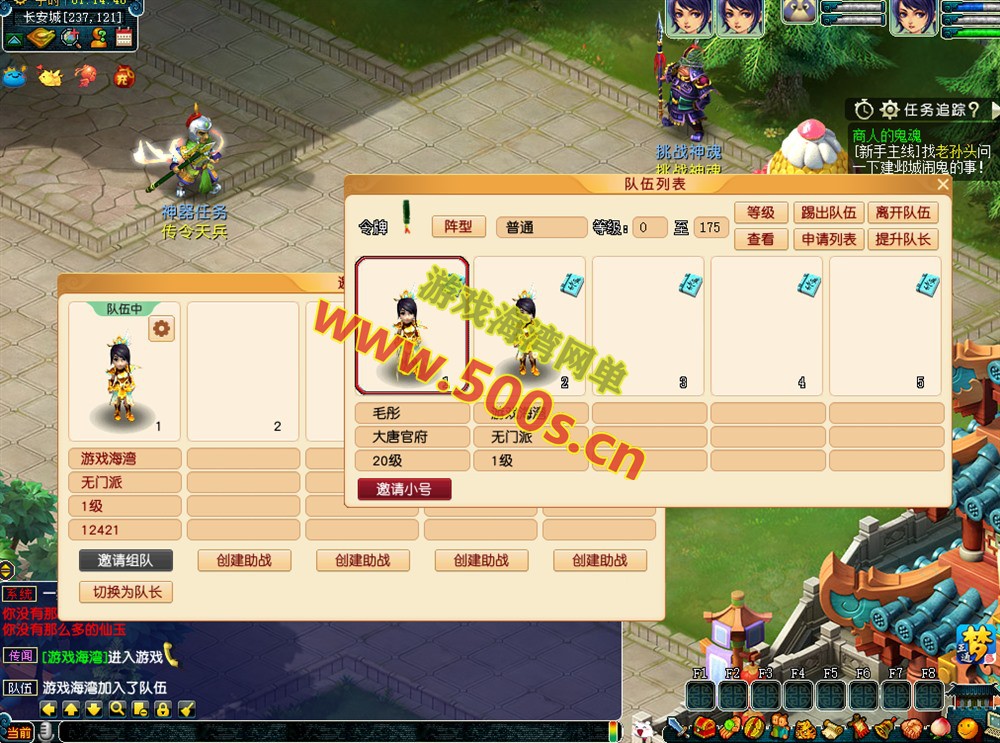The image size is (1000, 743).
Task: Open the gear settings on the 队伍中 card
Action: click(161, 328)
